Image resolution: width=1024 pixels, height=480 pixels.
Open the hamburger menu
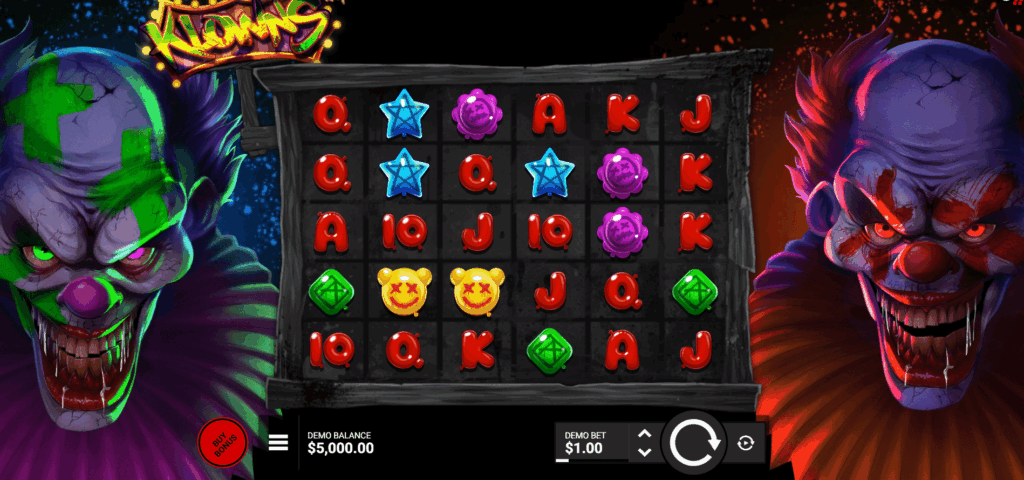coord(279,443)
